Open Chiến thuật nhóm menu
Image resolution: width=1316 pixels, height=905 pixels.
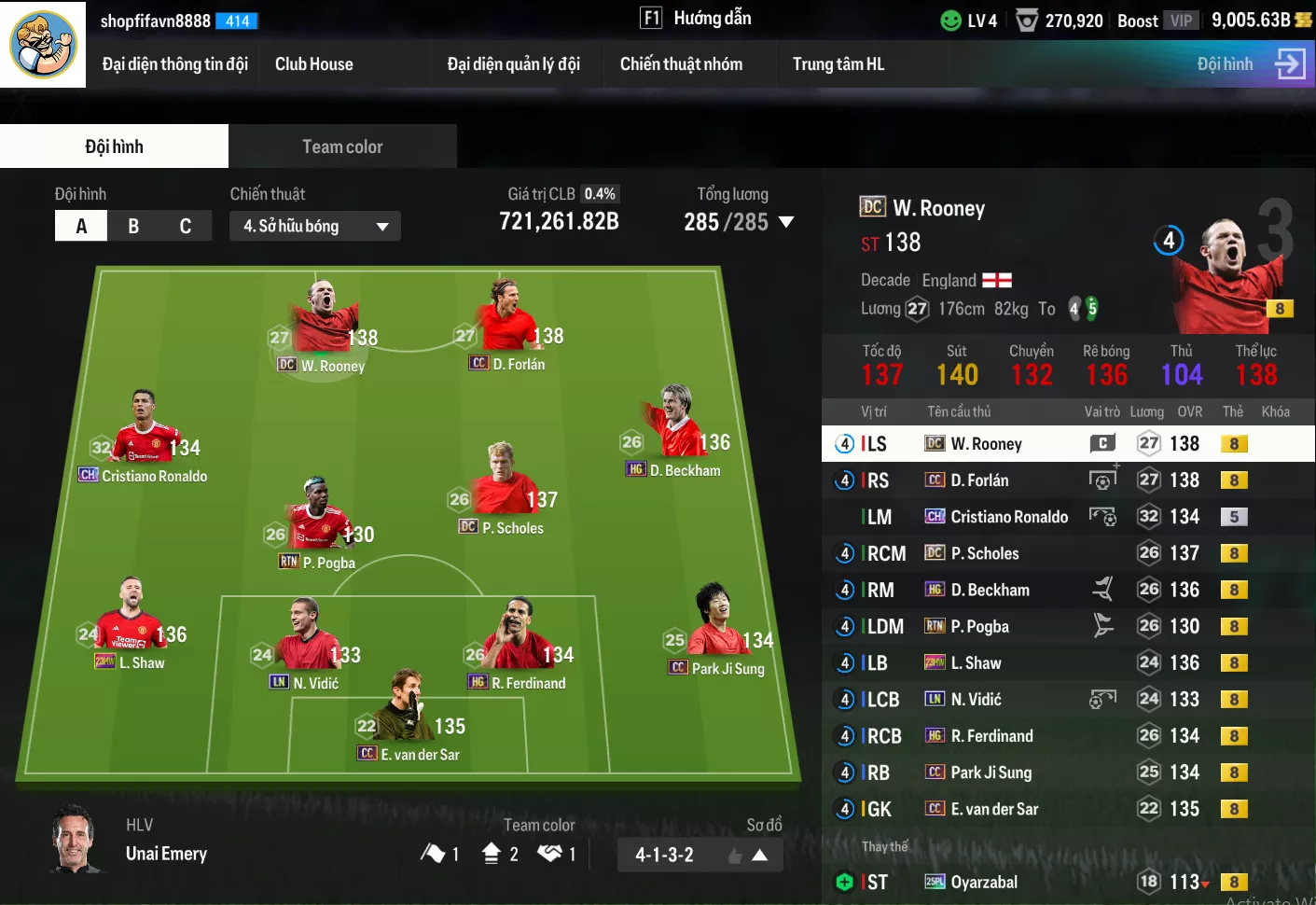[681, 64]
